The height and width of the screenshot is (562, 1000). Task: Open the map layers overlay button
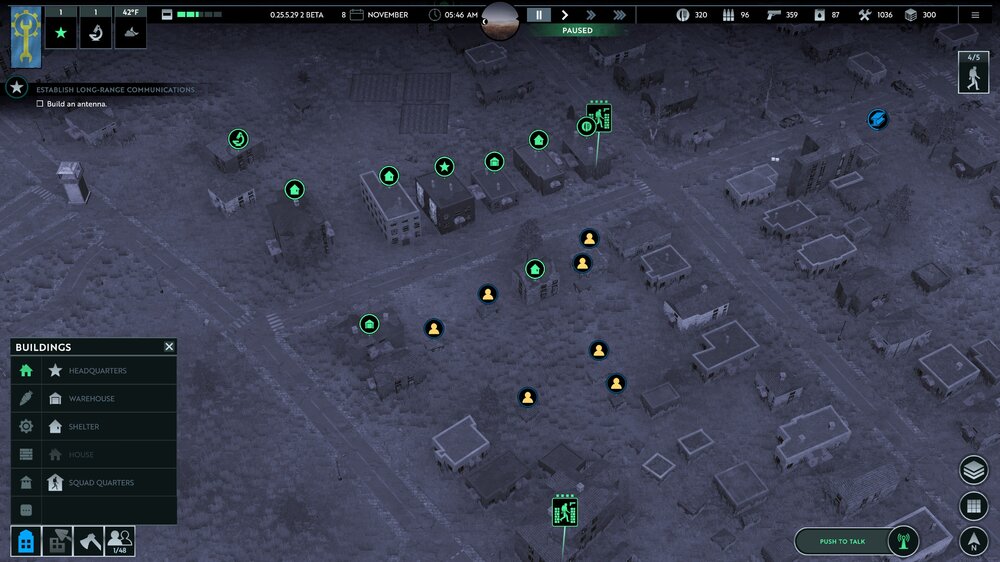coord(973,470)
